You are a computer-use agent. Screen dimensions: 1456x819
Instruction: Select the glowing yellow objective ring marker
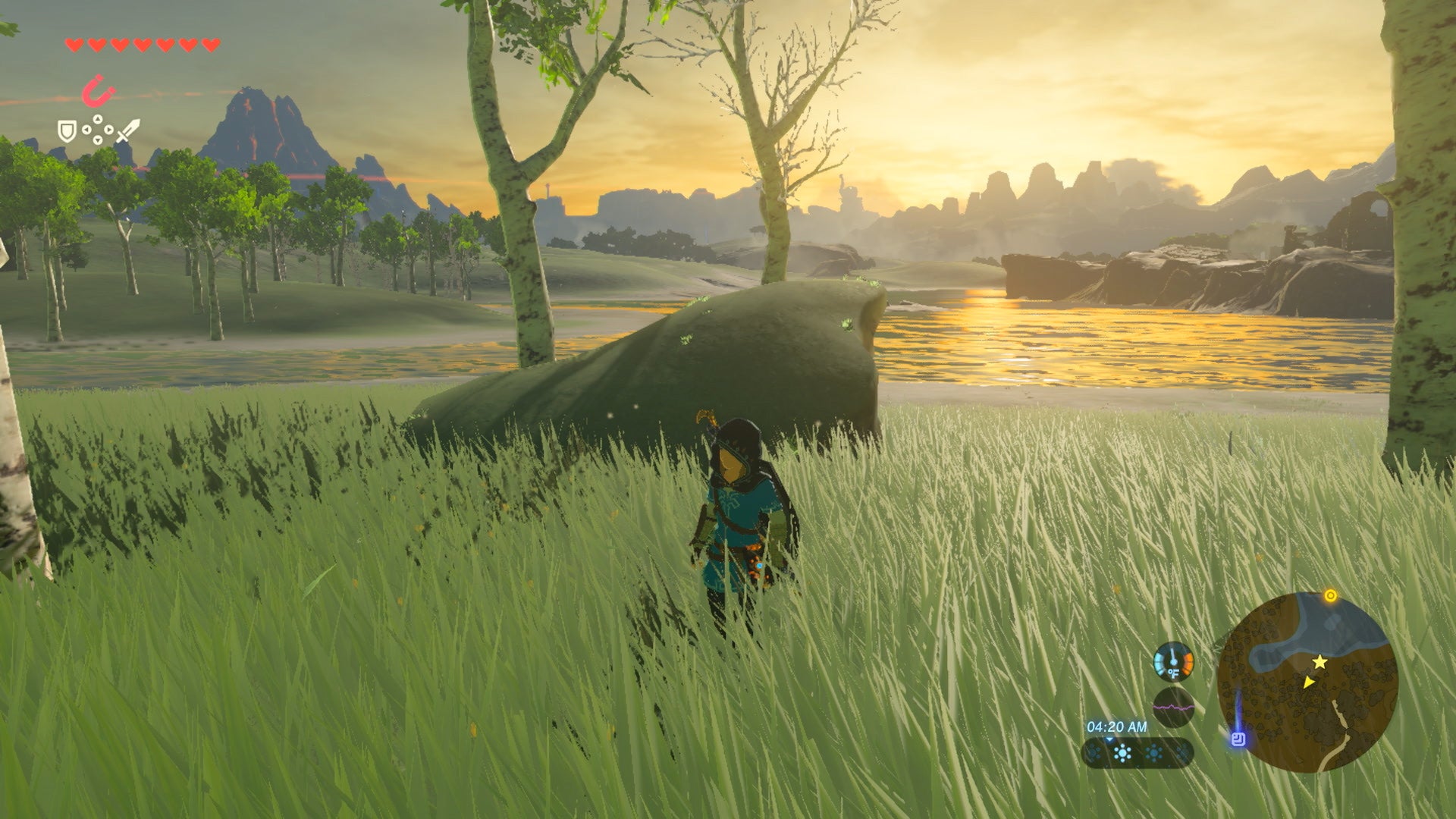1329,596
